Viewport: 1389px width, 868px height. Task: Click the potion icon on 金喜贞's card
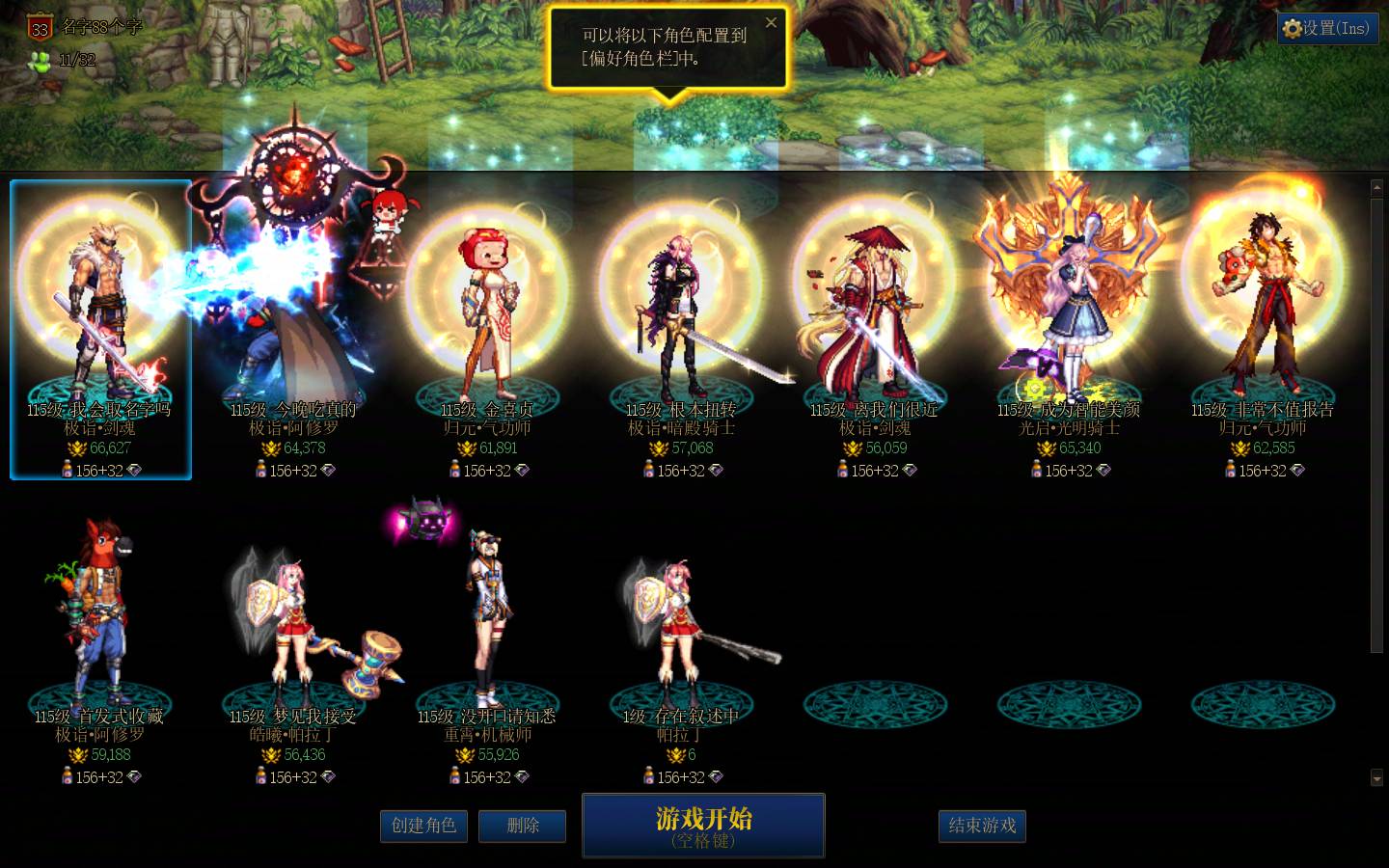coord(456,470)
